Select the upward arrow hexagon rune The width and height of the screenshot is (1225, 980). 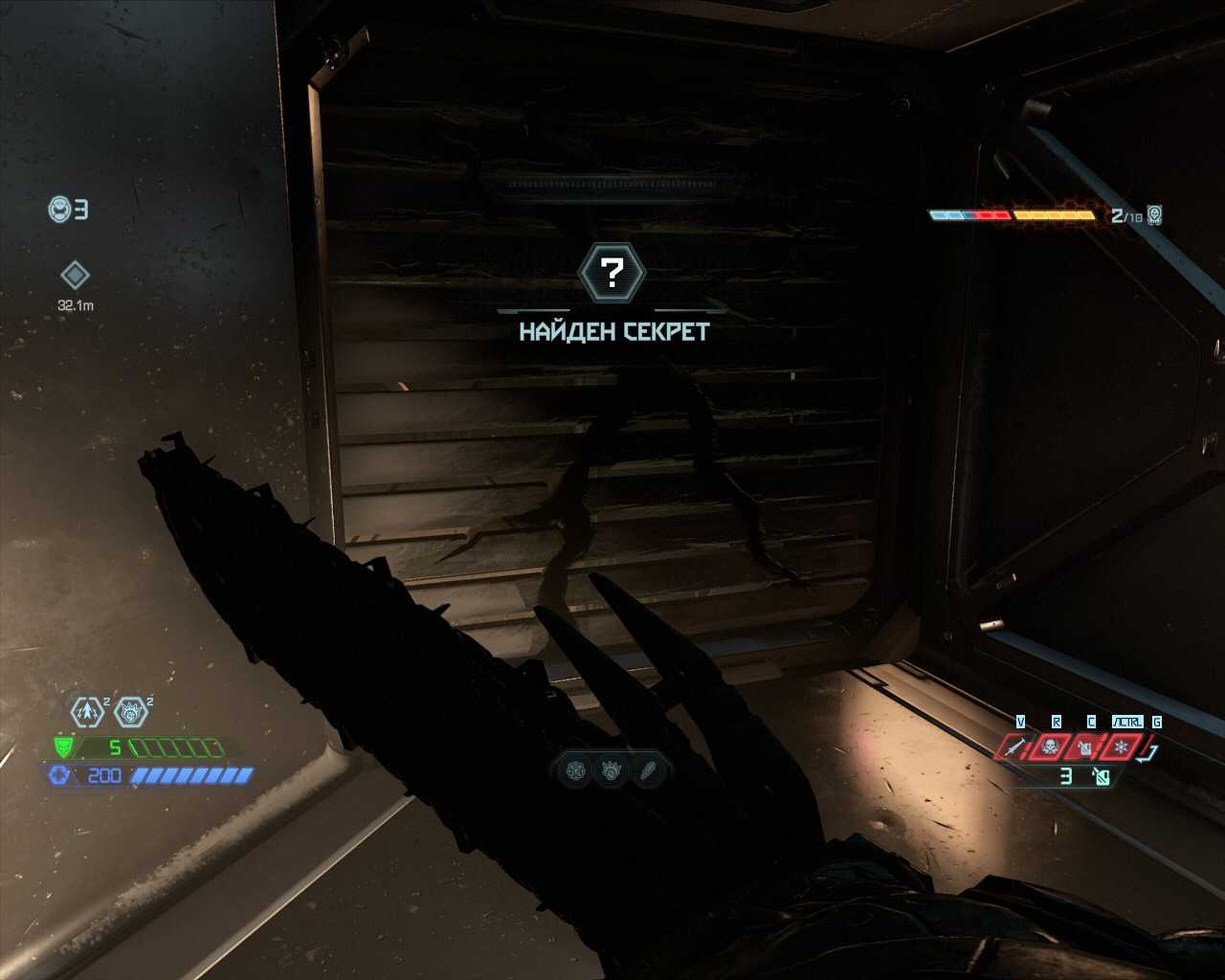click(88, 711)
